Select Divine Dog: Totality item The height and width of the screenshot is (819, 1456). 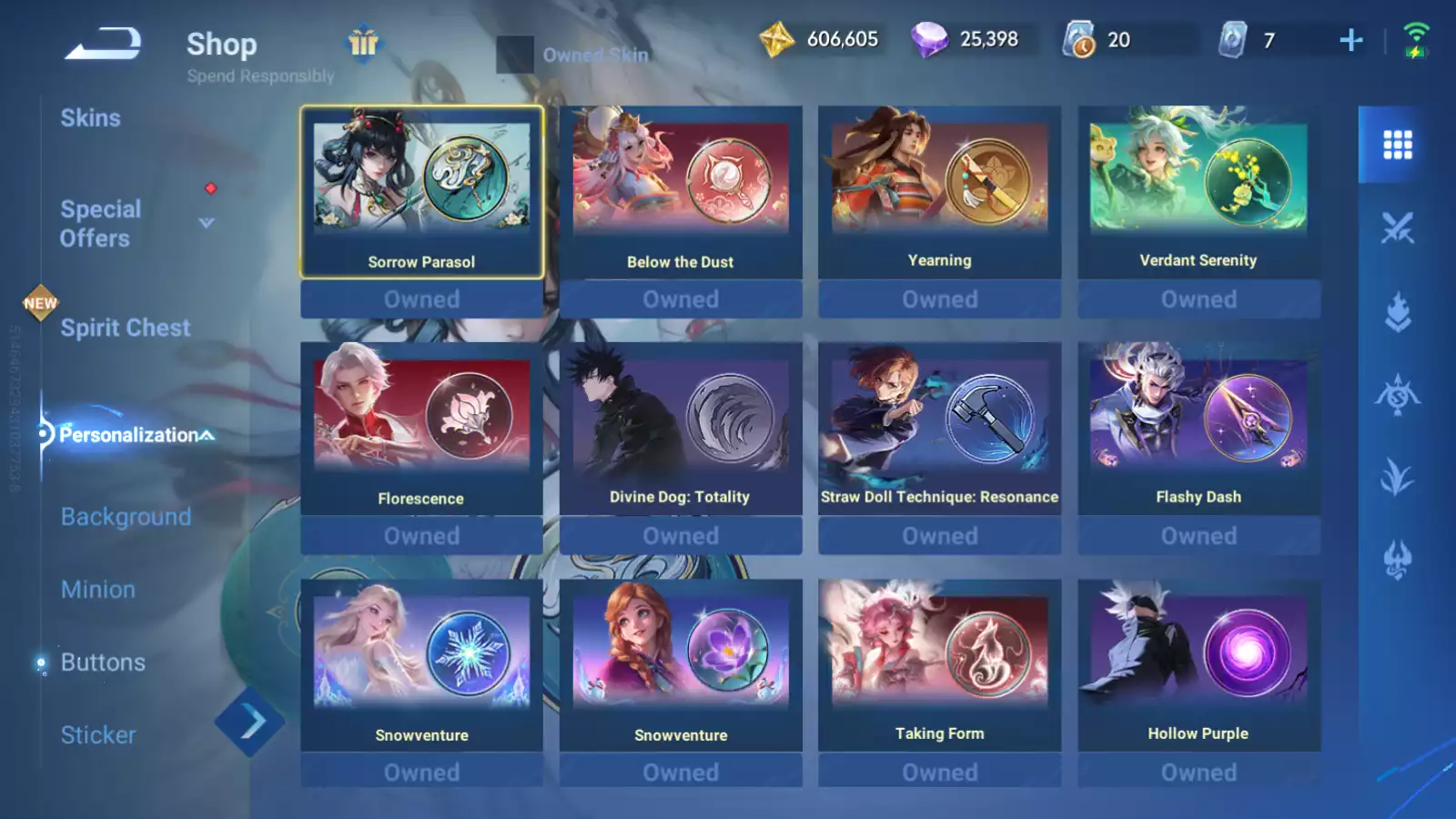680,429
